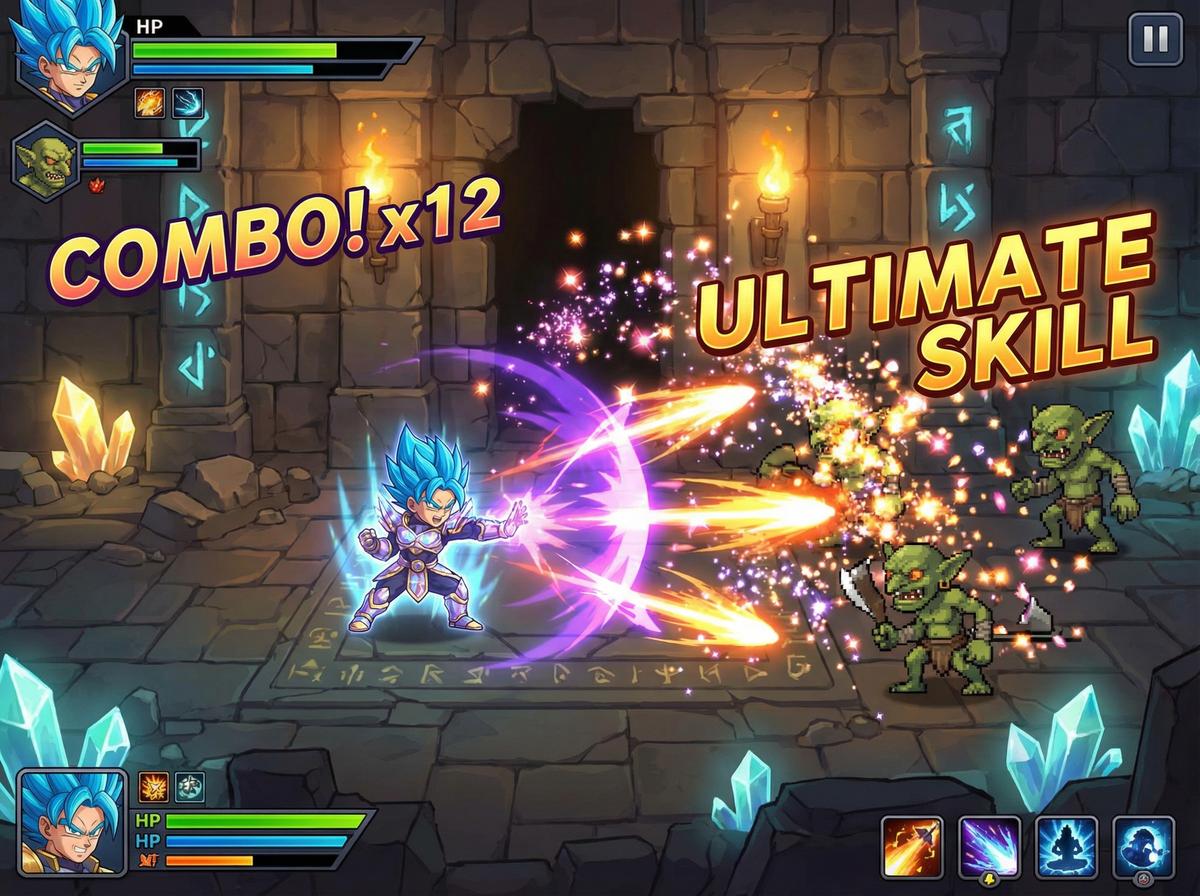Activate the flaming dash attack skill
Viewport: 1200px width, 896px height.
pos(912,847)
